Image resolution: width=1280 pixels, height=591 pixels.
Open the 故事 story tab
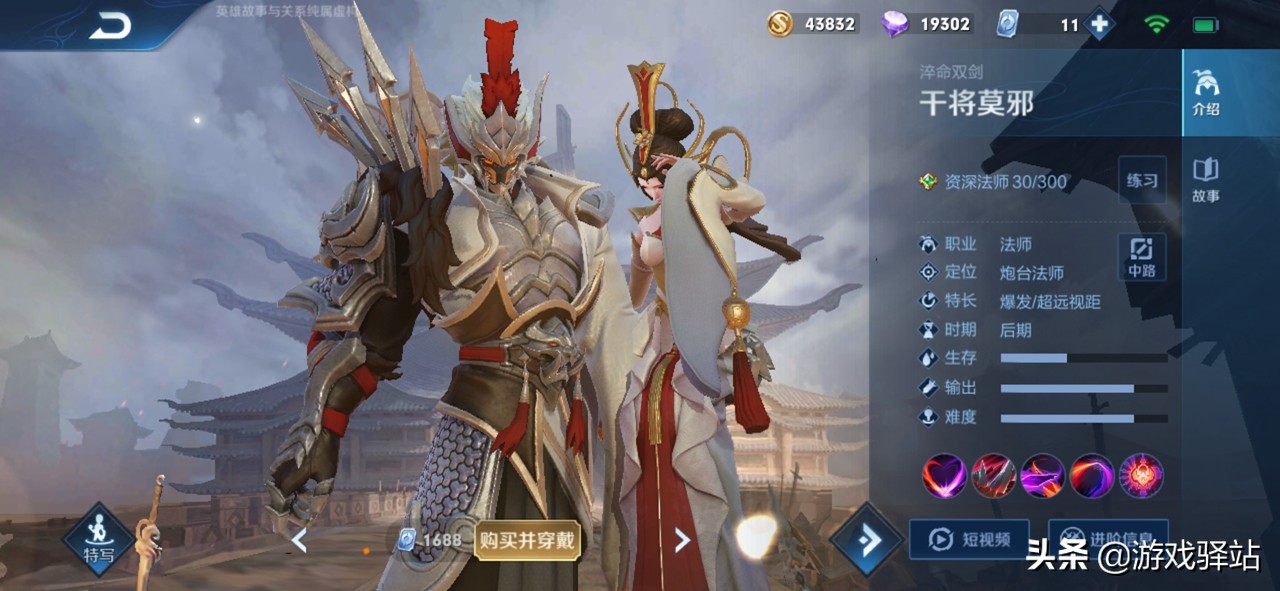[x=1206, y=180]
